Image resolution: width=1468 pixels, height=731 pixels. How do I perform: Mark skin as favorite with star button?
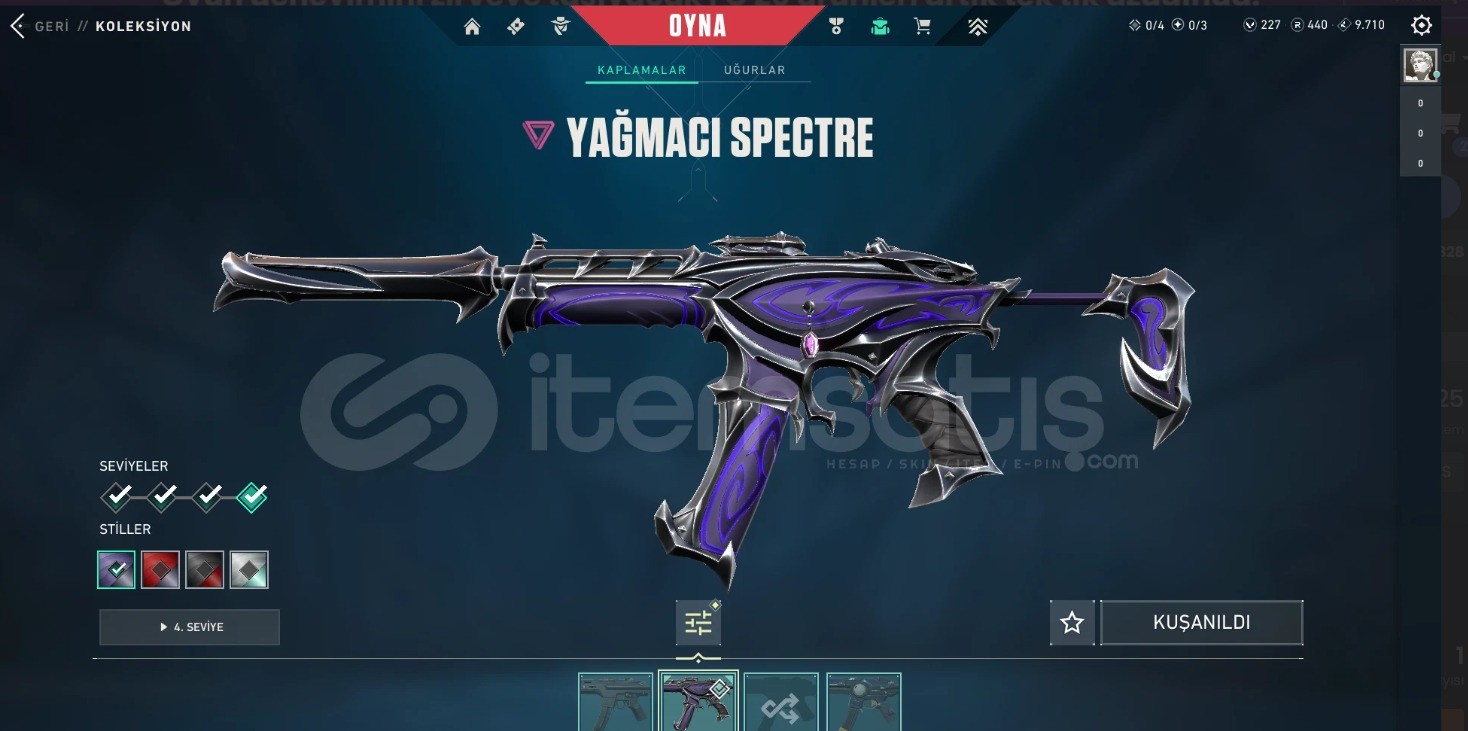point(1072,623)
